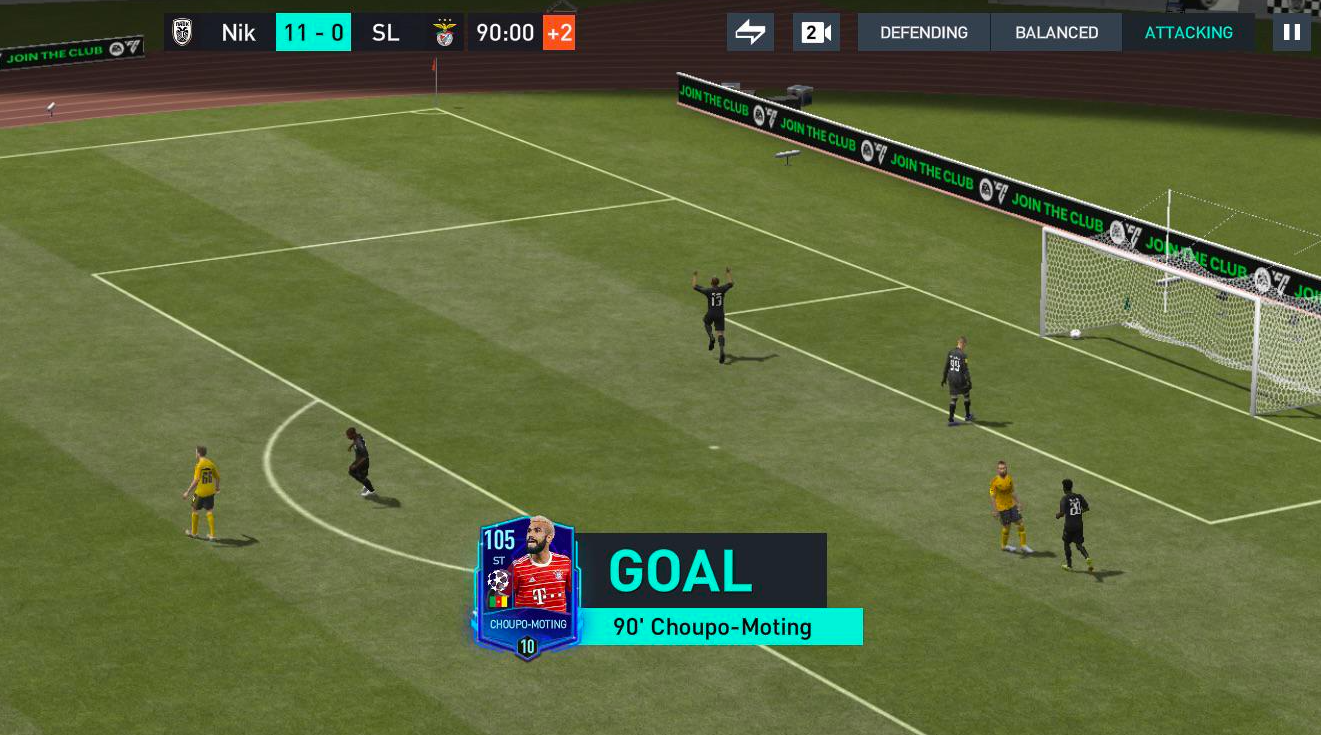The height and width of the screenshot is (735, 1321).
Task: Tap the Benfica club crest
Action: tap(443, 31)
